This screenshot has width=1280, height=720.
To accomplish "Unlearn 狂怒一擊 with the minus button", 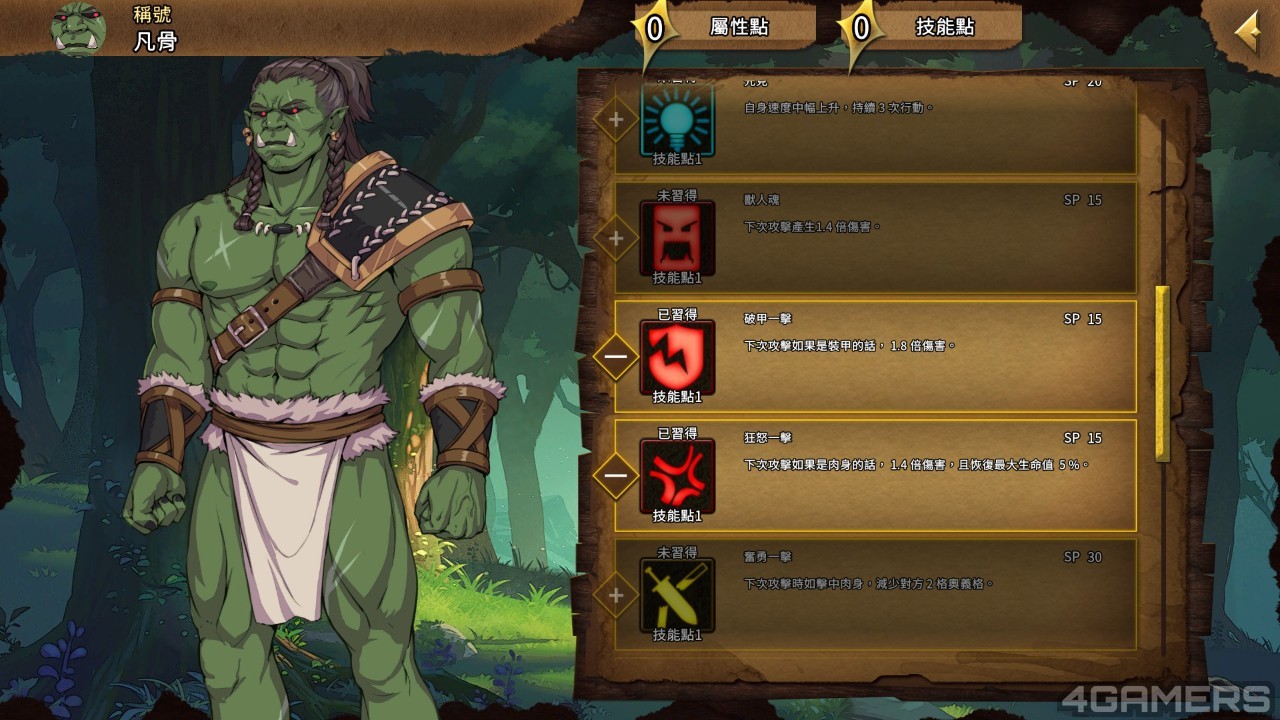I will (x=616, y=475).
